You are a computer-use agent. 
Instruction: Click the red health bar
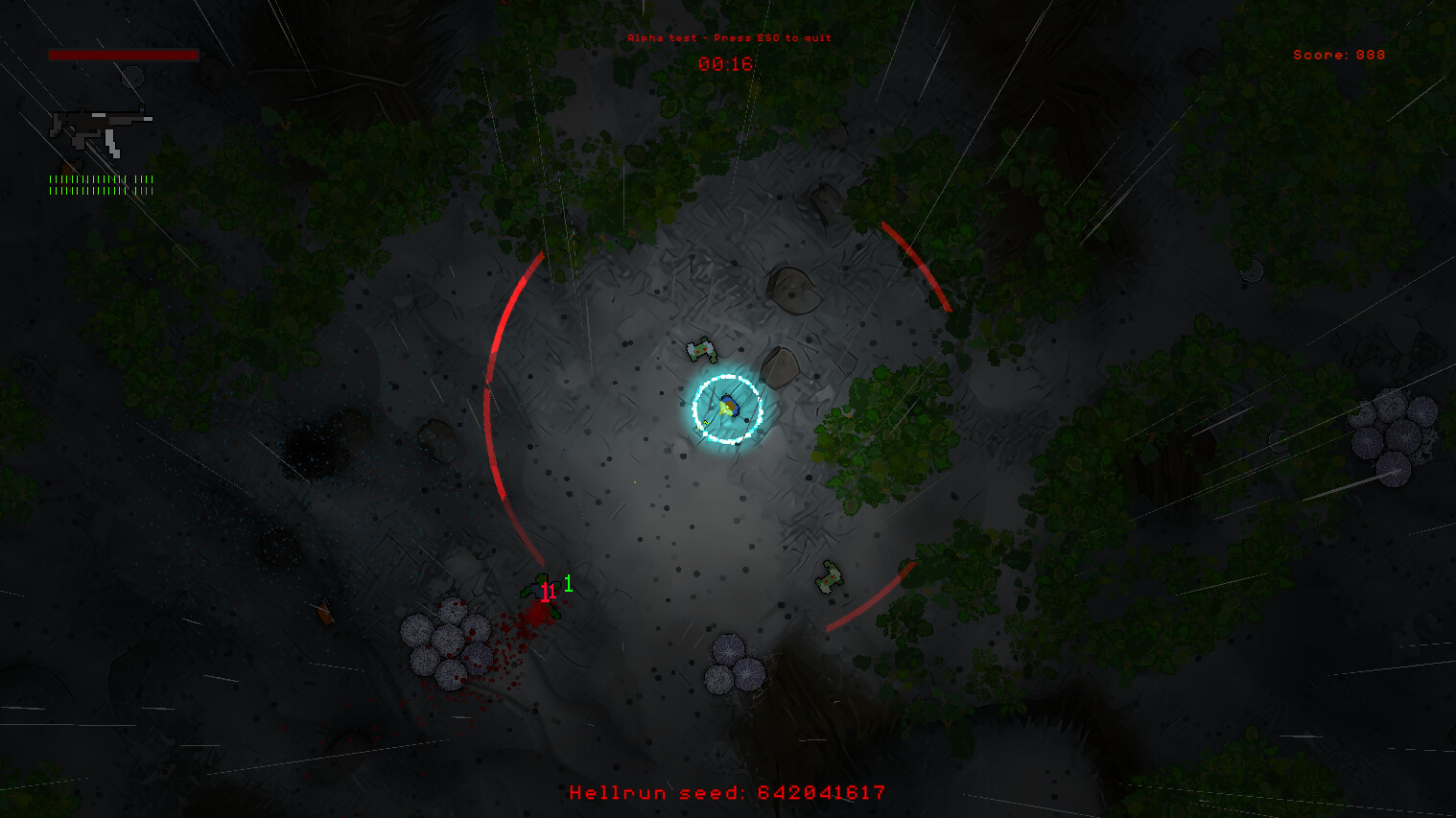[x=125, y=55]
